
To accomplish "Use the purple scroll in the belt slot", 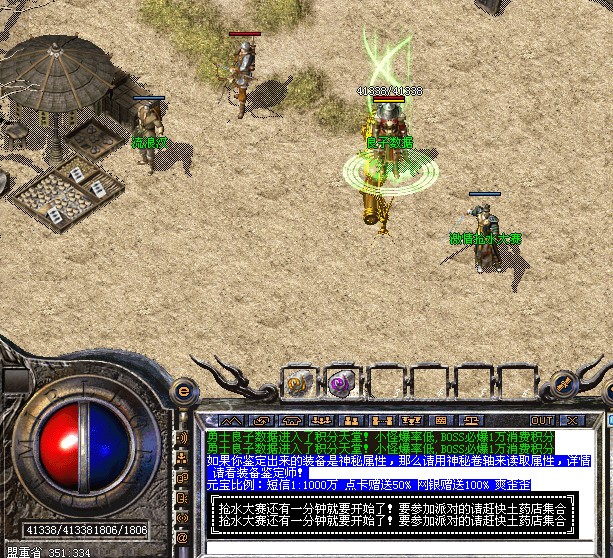I will (337, 381).
